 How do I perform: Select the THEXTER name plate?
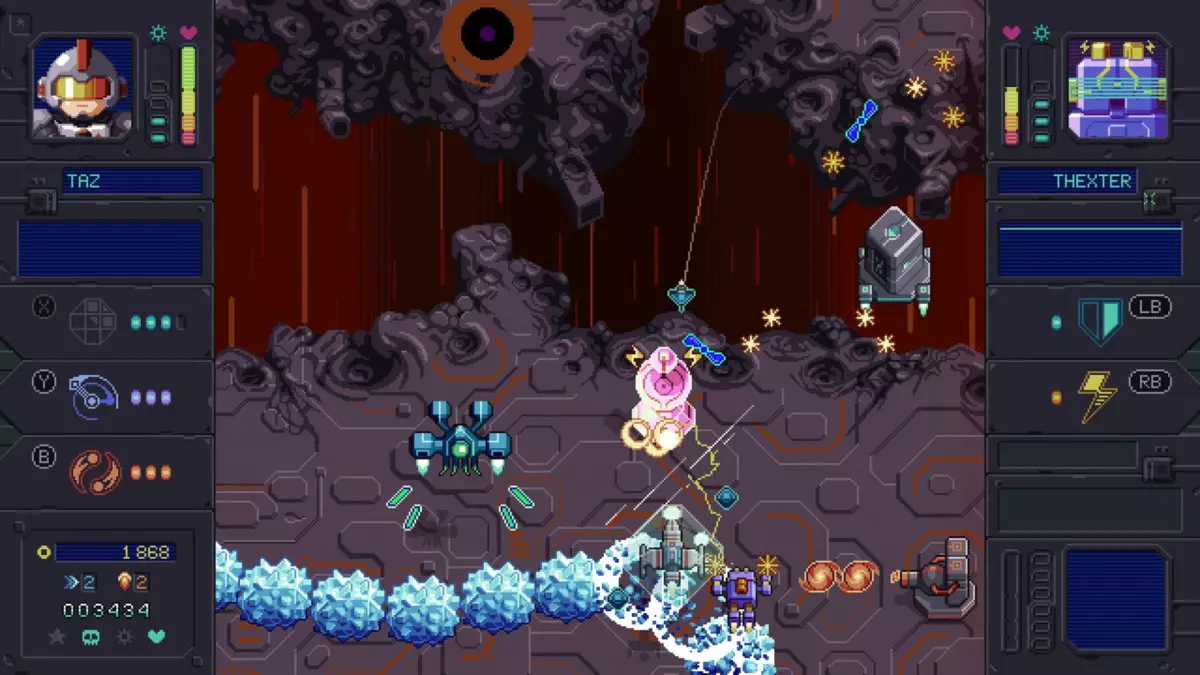pos(1066,182)
